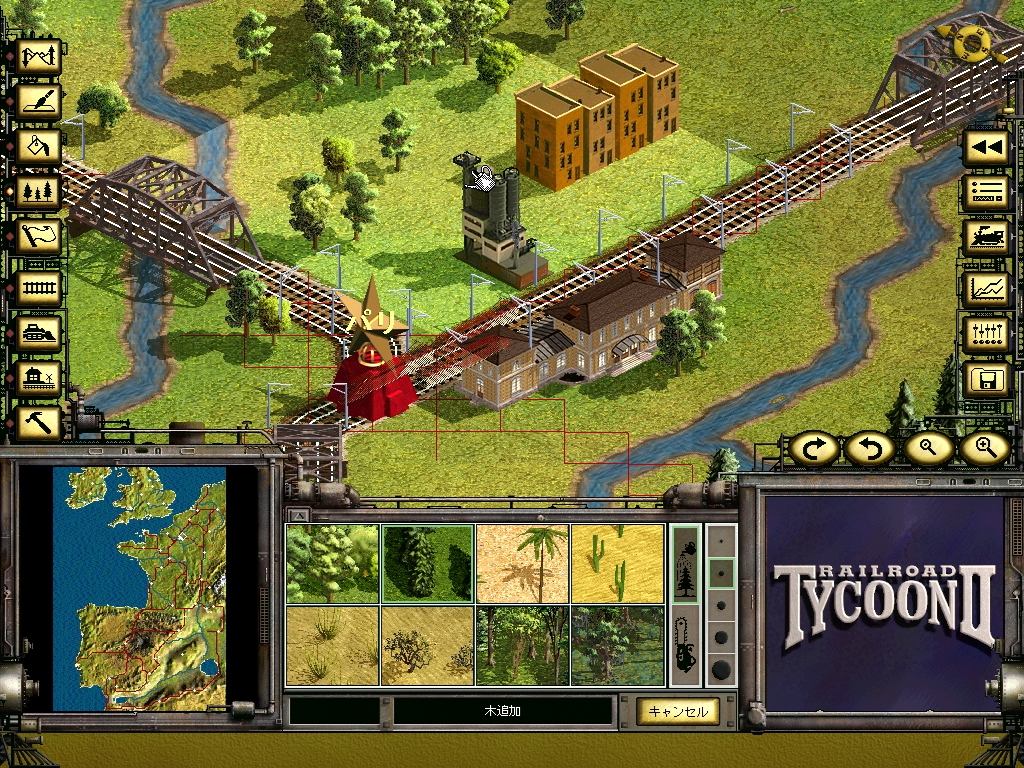The width and height of the screenshot is (1024, 768).
Task: Open the hammer tool on left toolbar
Action: pyautogui.click(x=41, y=421)
